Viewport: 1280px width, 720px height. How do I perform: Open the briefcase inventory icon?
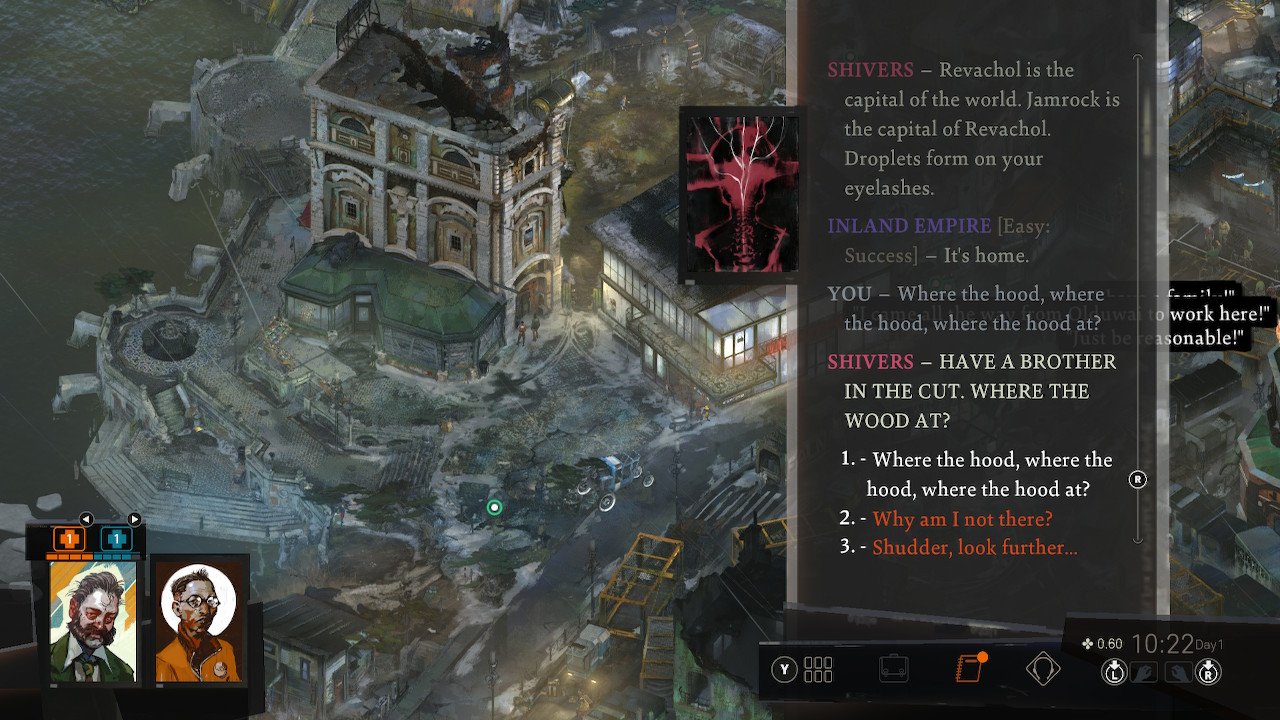coord(893,669)
